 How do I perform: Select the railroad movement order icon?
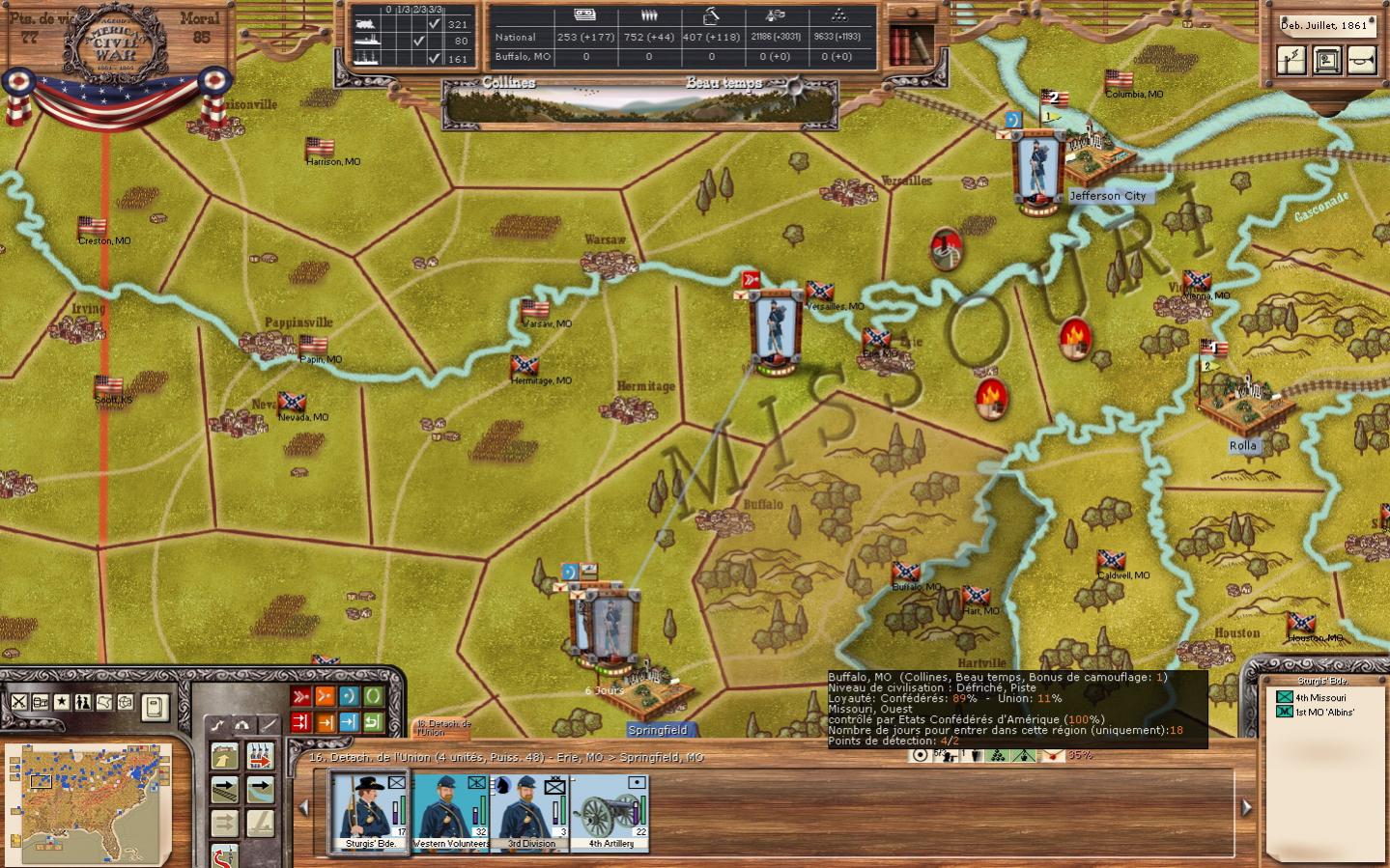click(x=224, y=789)
